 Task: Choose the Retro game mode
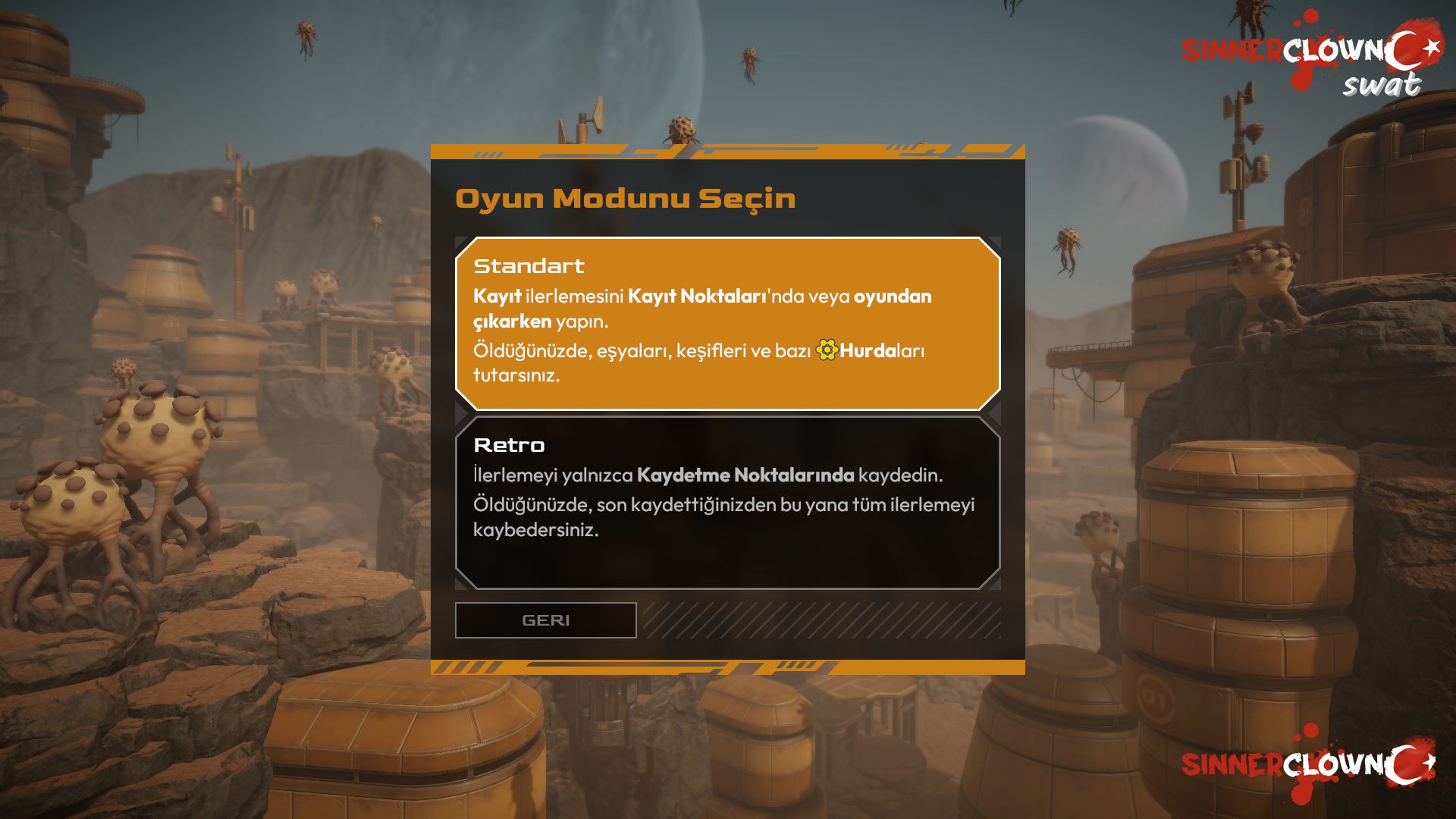727,502
